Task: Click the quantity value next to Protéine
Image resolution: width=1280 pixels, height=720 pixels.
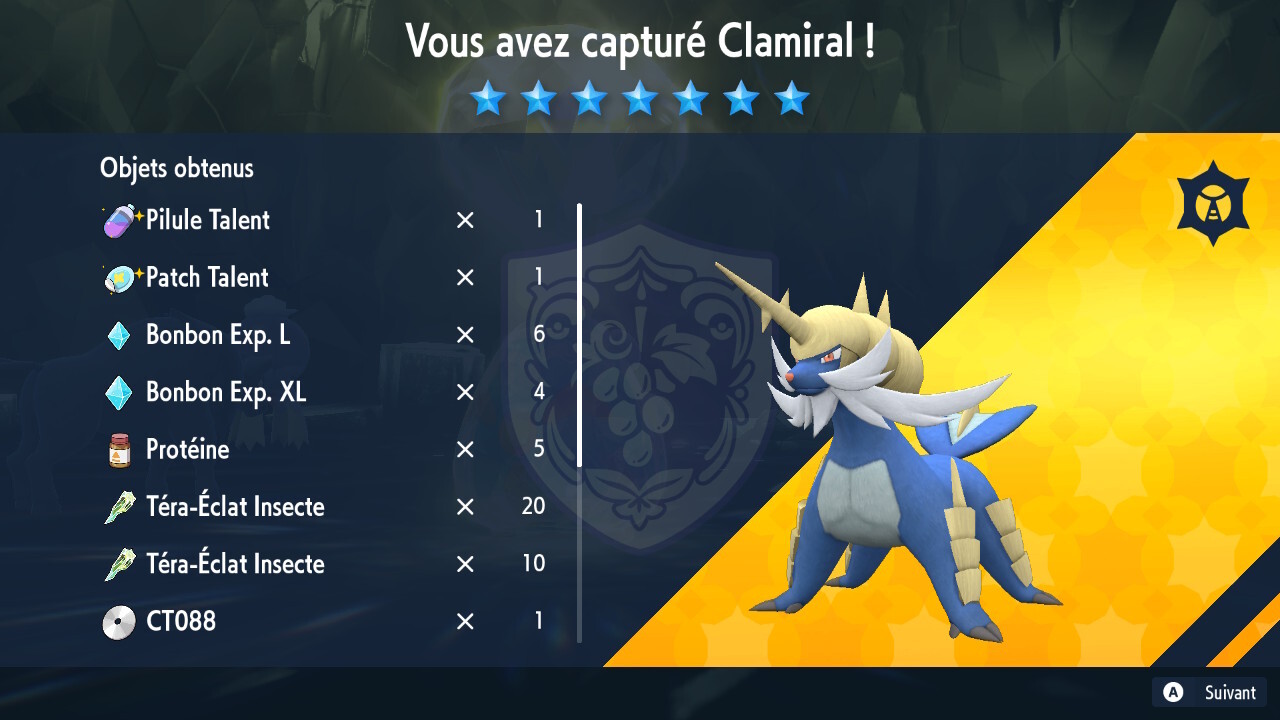Action: click(538, 450)
